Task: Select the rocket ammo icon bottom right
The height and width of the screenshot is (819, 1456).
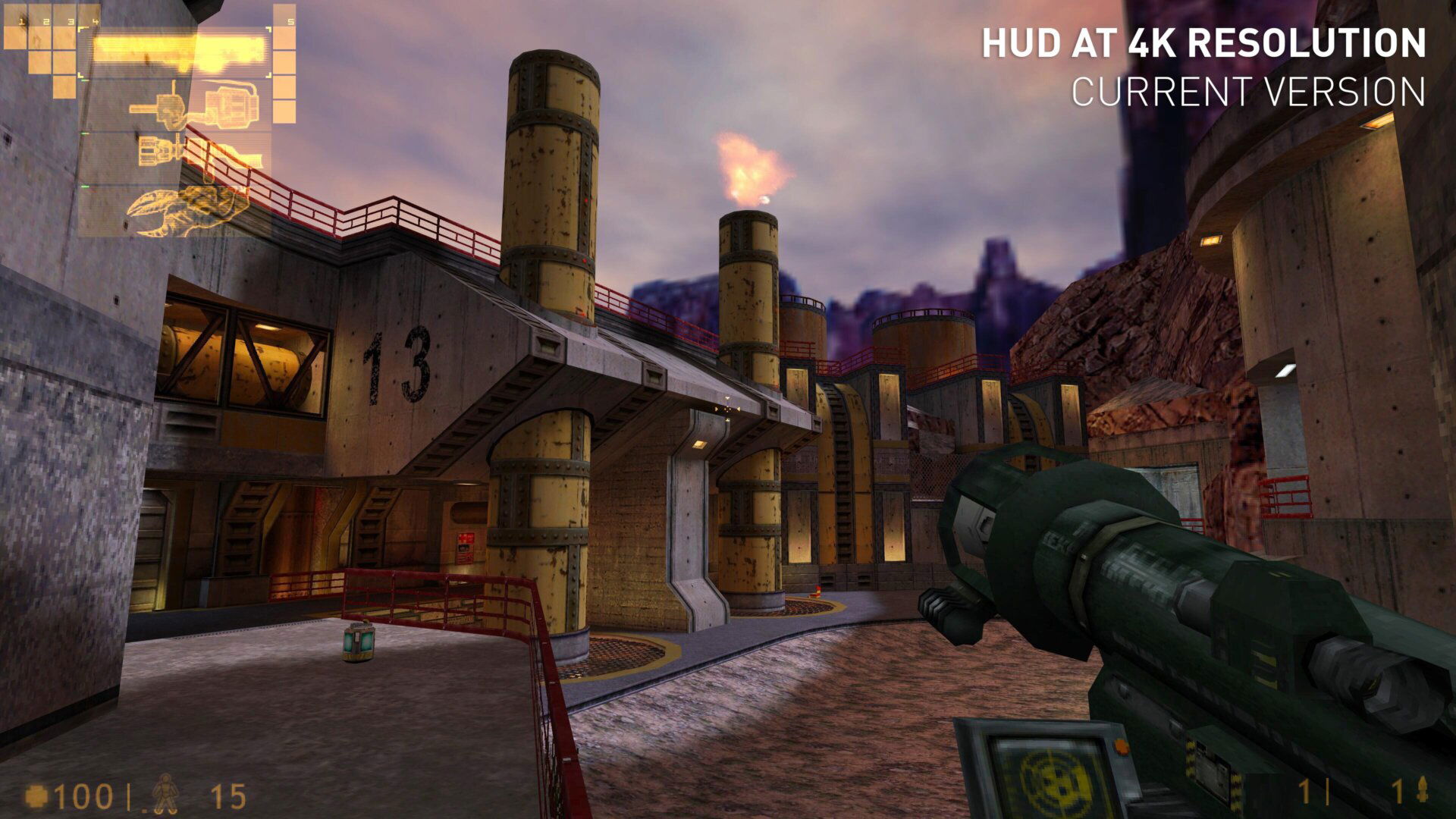Action: [1423, 790]
